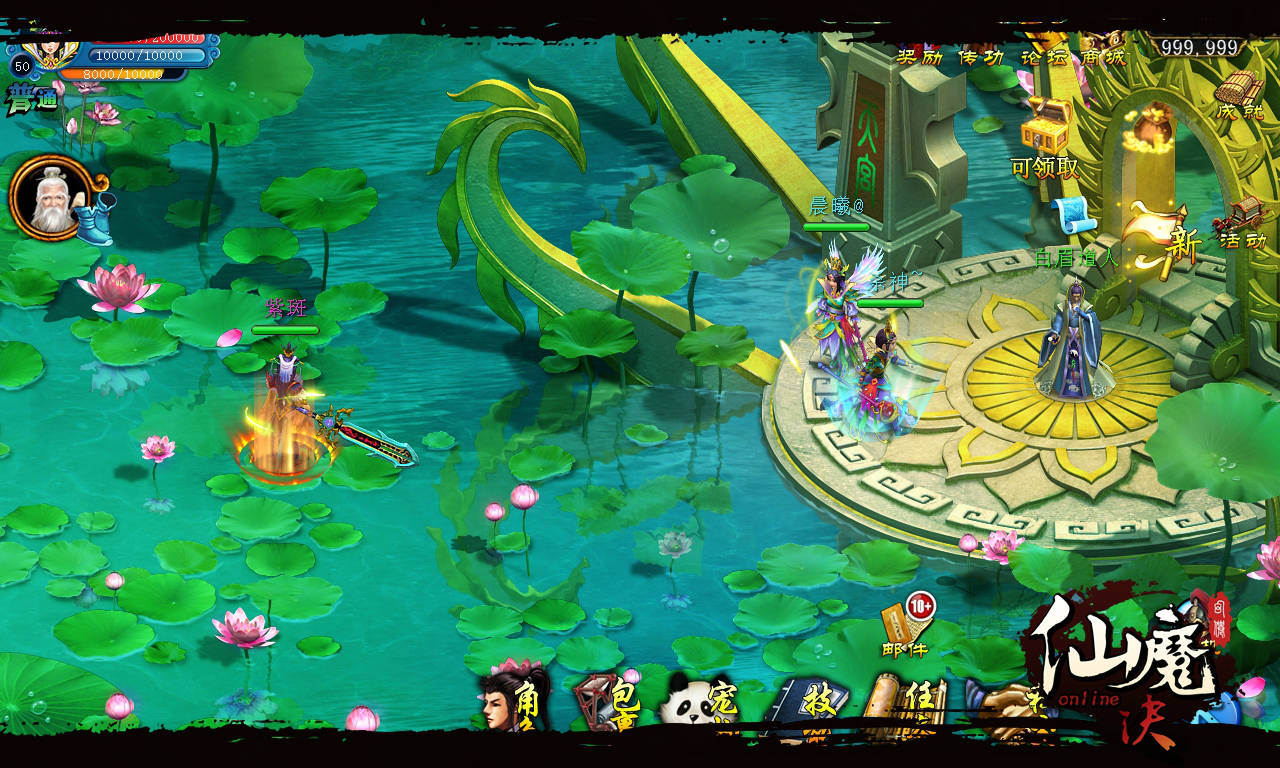Image resolution: width=1280 pixels, height=768 pixels.
Task: Select the white-bearded elder portrait
Action: click(x=48, y=199)
